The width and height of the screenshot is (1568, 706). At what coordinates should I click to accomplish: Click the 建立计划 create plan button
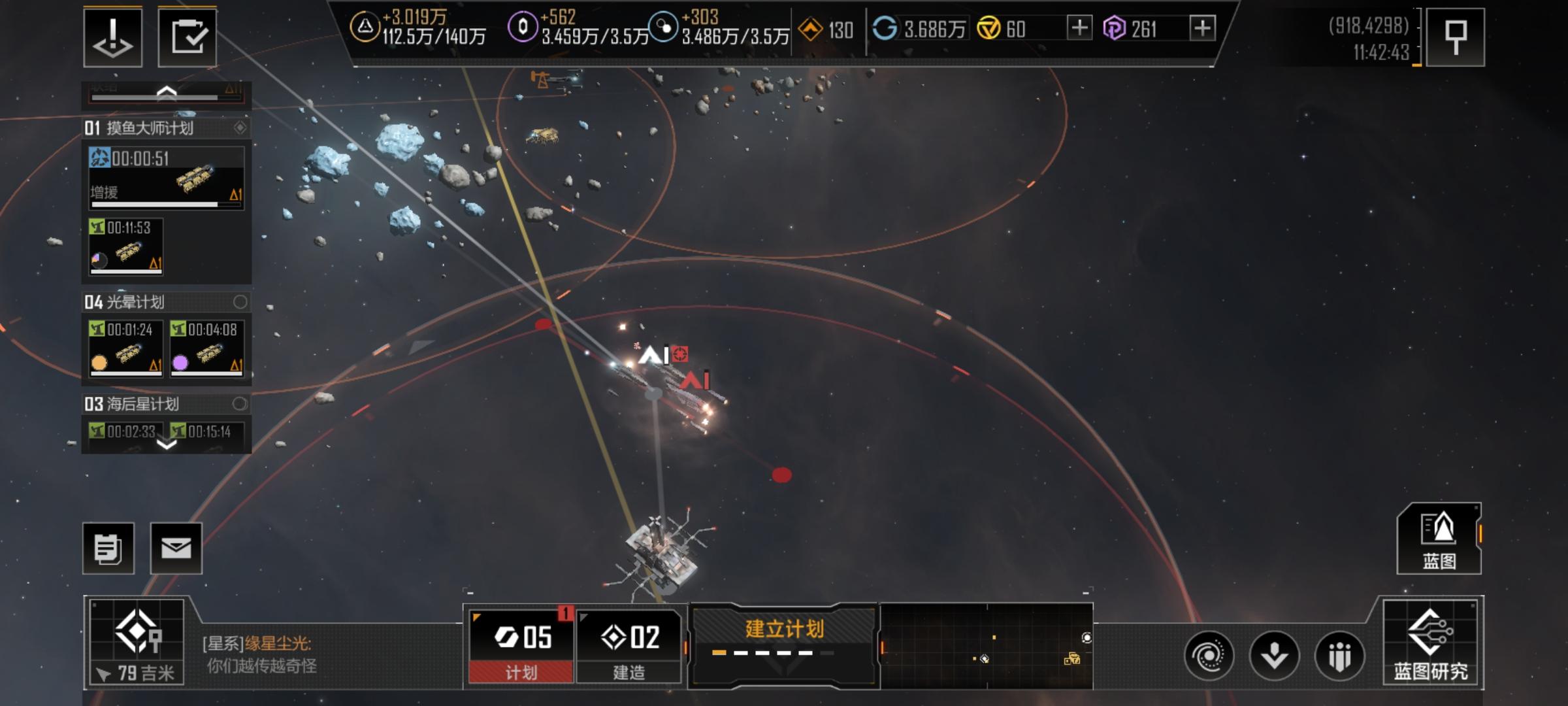784,639
